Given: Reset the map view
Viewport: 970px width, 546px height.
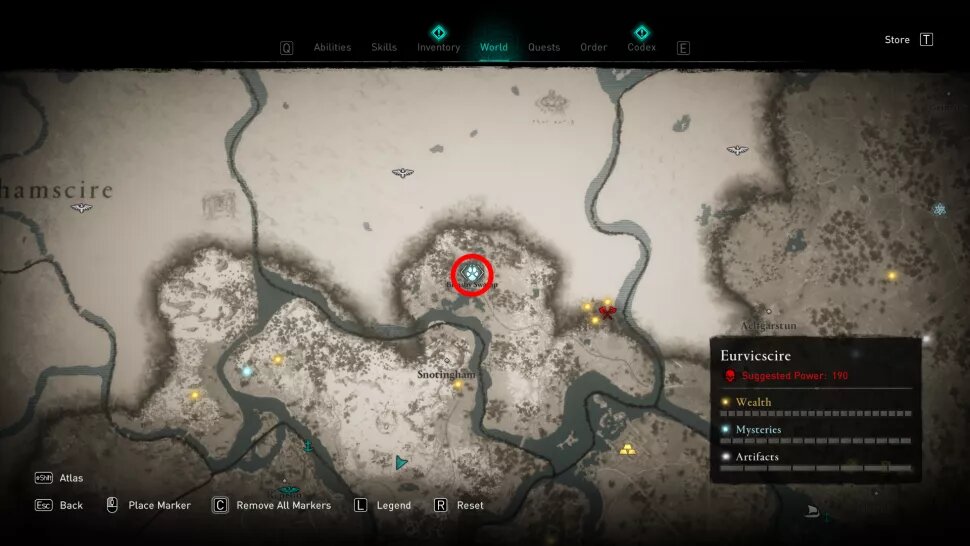Looking at the screenshot, I should [x=470, y=505].
